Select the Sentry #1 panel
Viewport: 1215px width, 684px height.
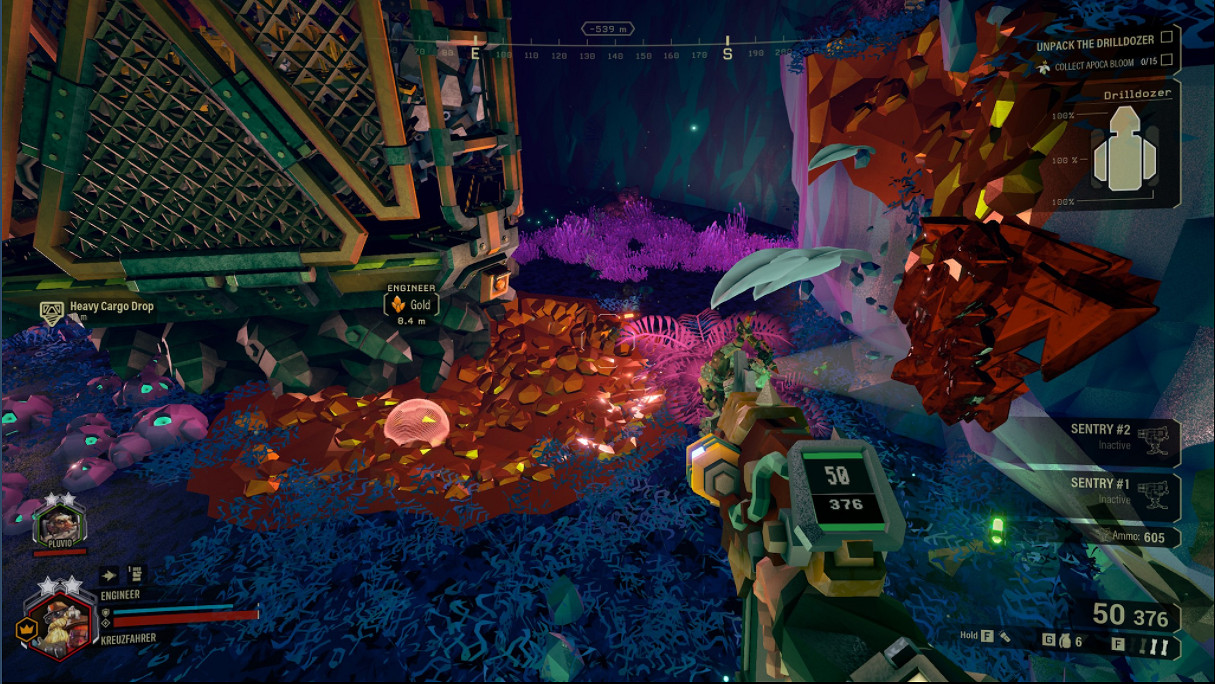[1120, 490]
